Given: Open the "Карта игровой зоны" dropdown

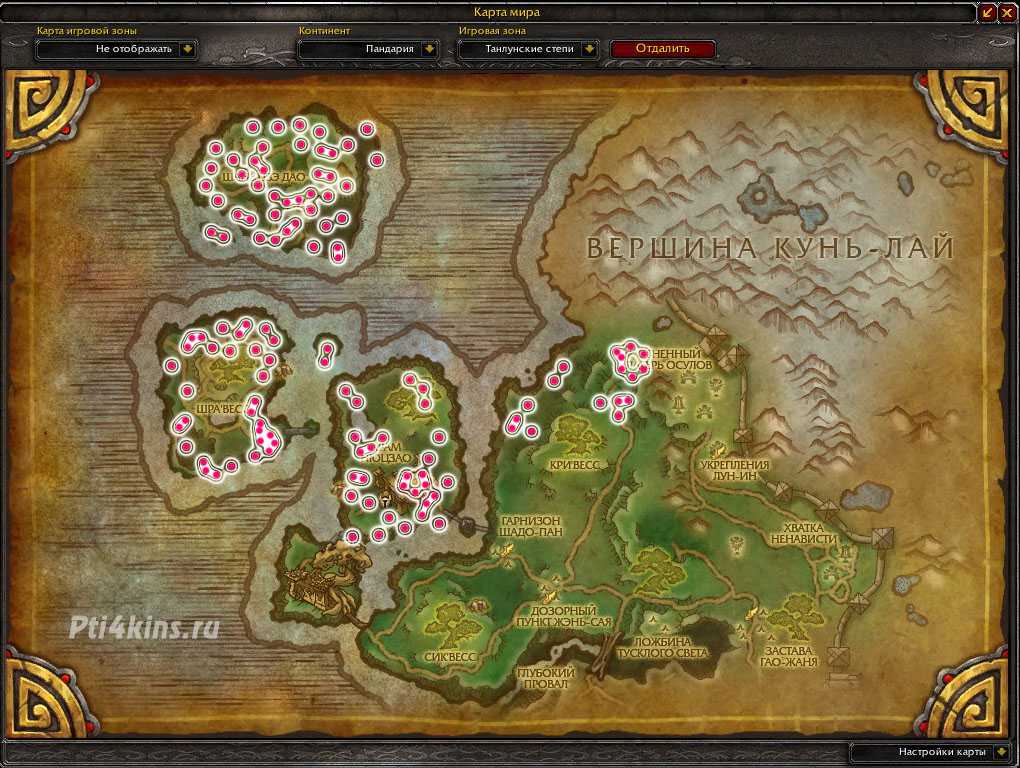Looking at the screenshot, I should [188, 48].
